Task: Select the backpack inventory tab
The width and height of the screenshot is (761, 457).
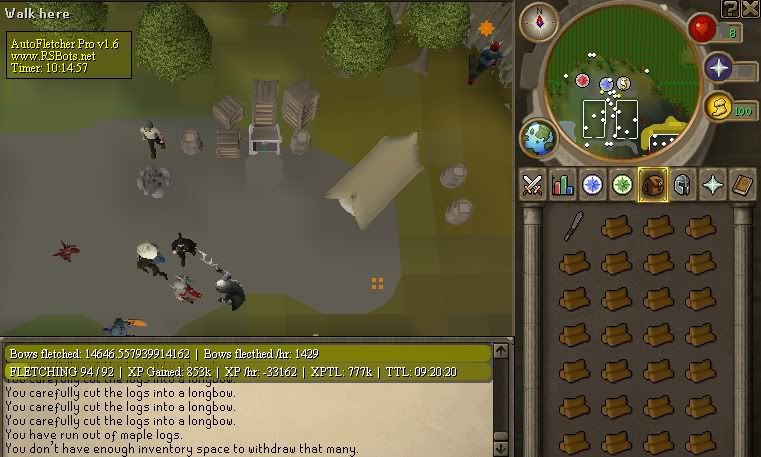Action: point(652,185)
